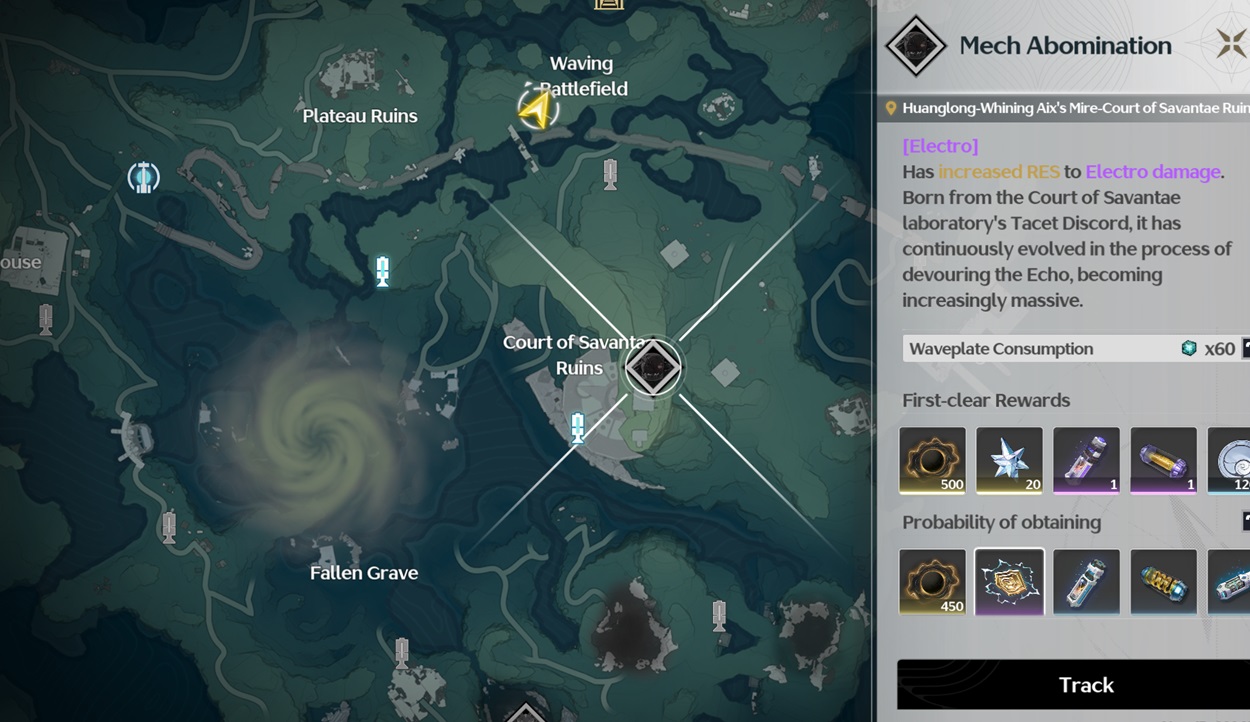Select the 450 Shell Credit drop icon
Viewport: 1250px width, 722px height.
tap(932, 581)
